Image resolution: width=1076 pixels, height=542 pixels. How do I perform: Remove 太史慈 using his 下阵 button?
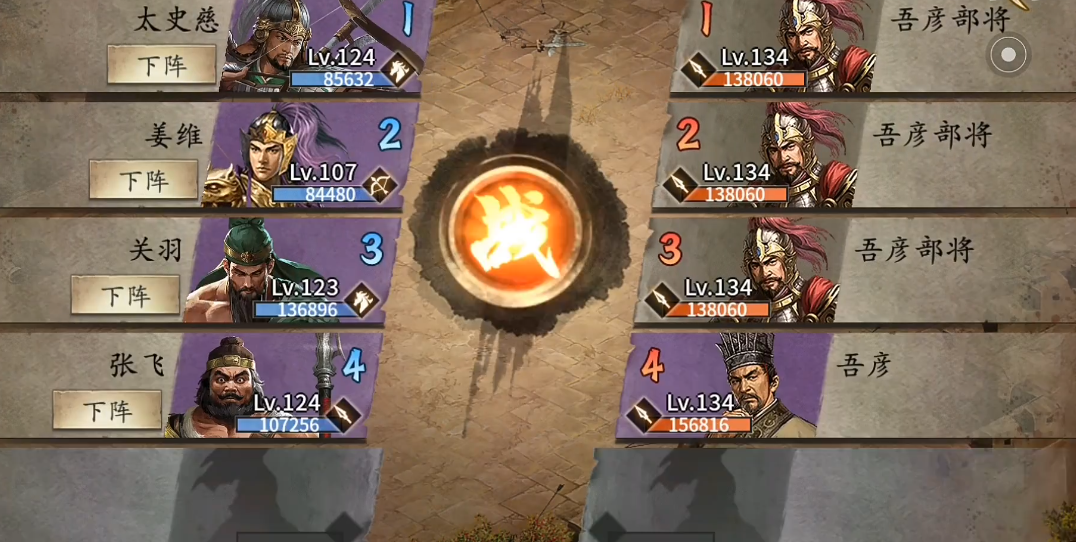[x=161, y=65]
